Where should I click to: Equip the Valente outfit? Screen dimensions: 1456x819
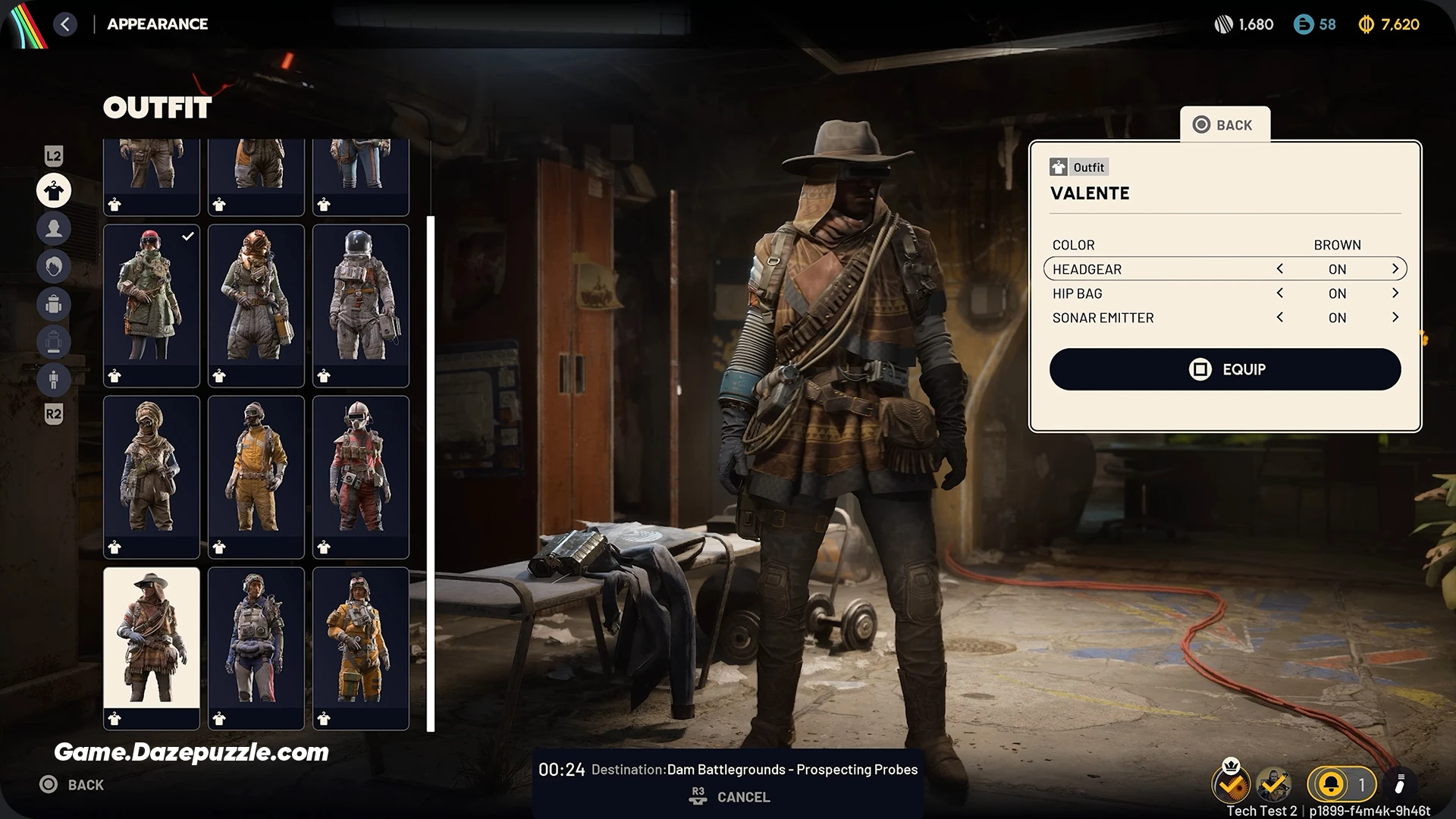(1225, 369)
